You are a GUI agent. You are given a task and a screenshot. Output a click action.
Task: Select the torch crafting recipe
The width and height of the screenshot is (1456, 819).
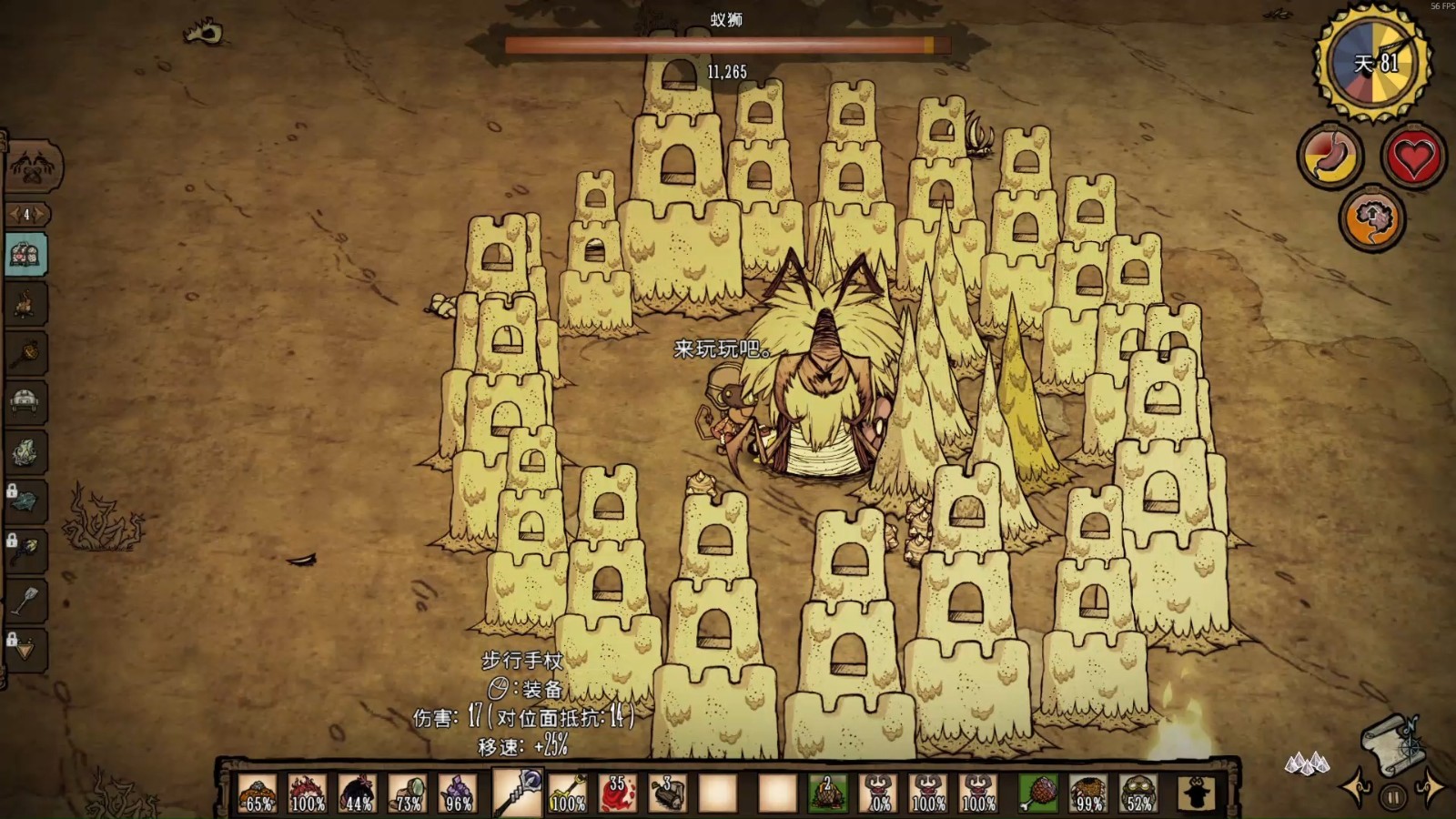point(25,353)
